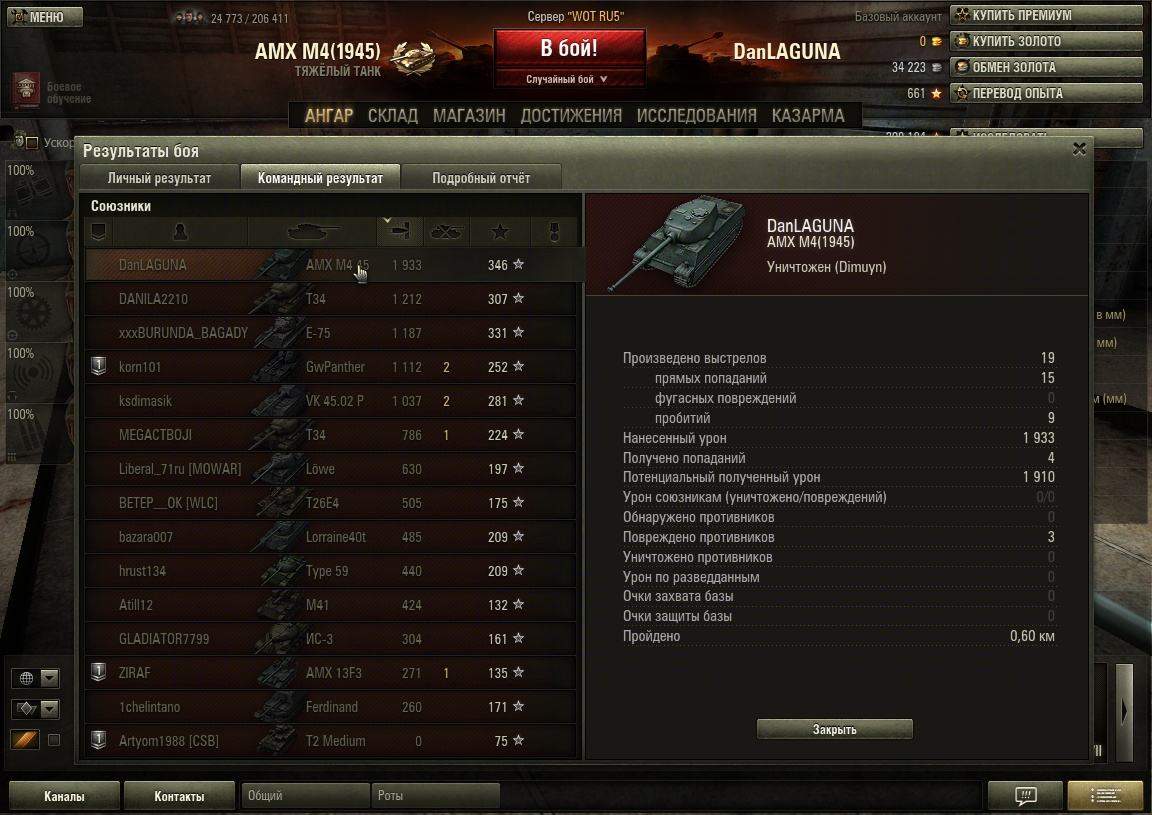Open the Каналы chat button
Image resolution: width=1152 pixels, height=815 pixels.
(x=64, y=796)
